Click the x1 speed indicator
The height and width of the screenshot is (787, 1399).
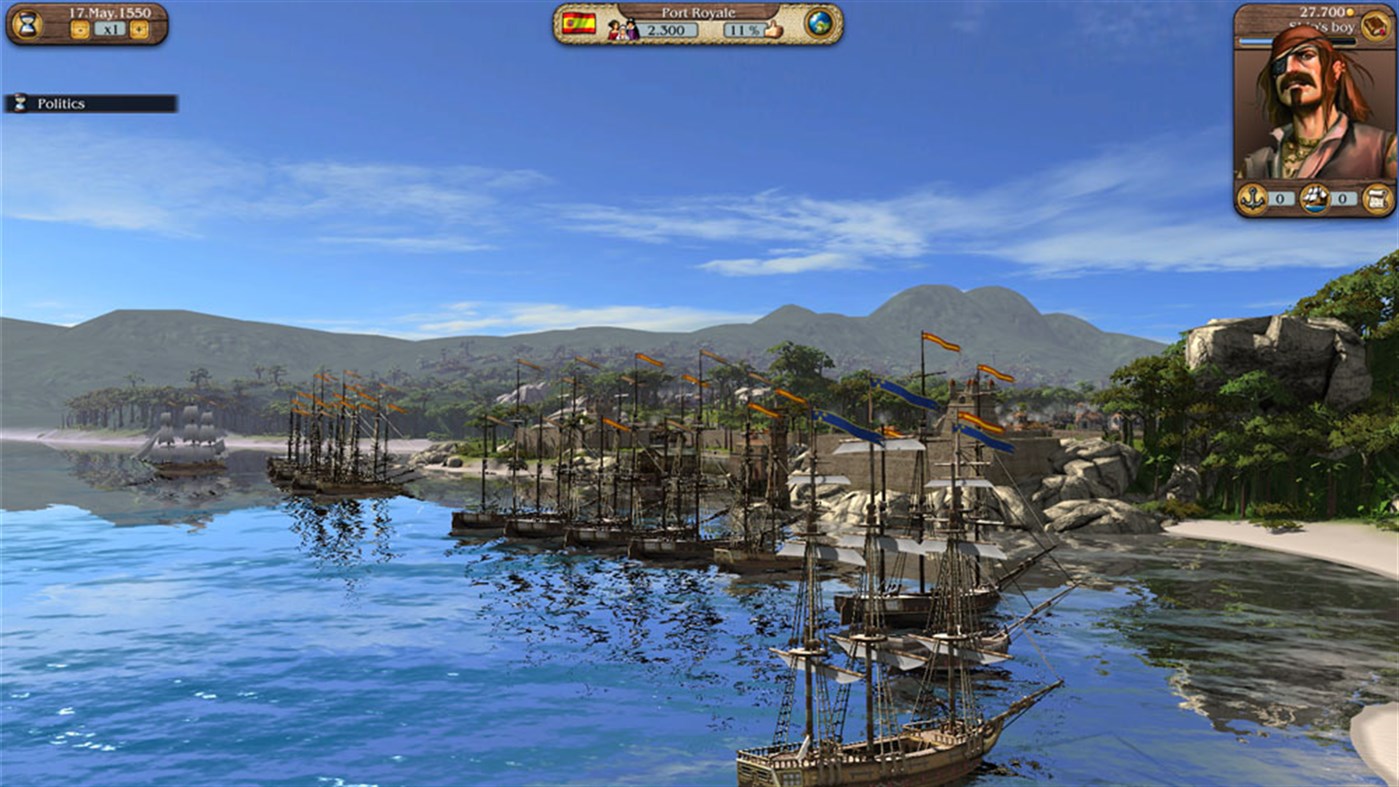point(113,28)
